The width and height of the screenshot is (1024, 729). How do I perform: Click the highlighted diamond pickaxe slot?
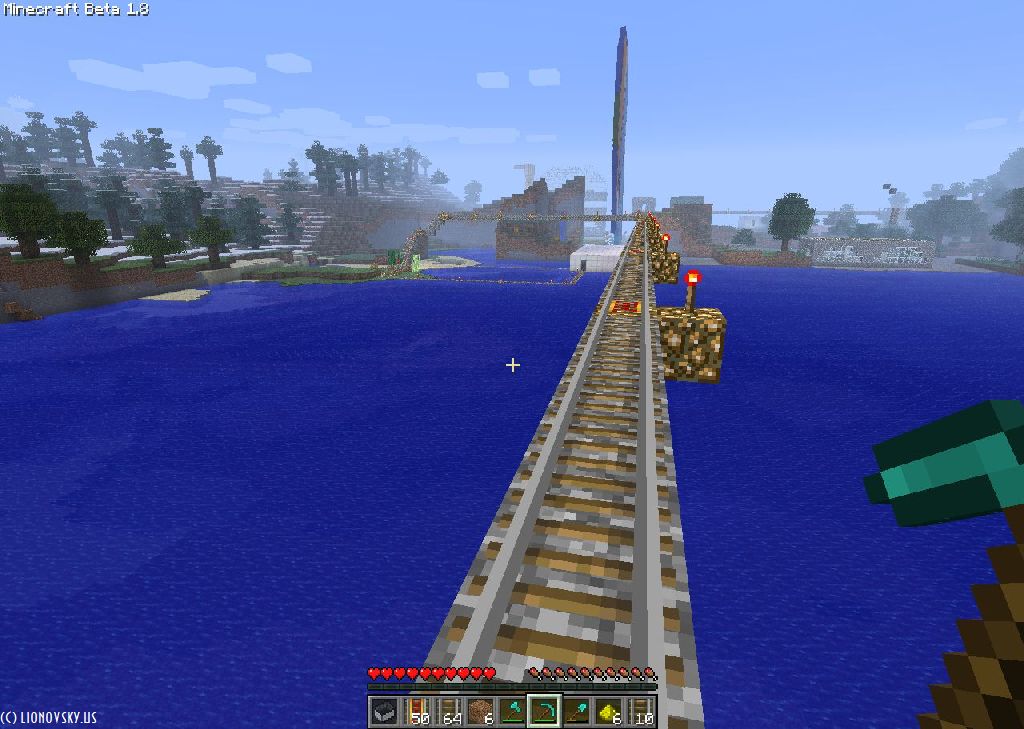tap(544, 711)
